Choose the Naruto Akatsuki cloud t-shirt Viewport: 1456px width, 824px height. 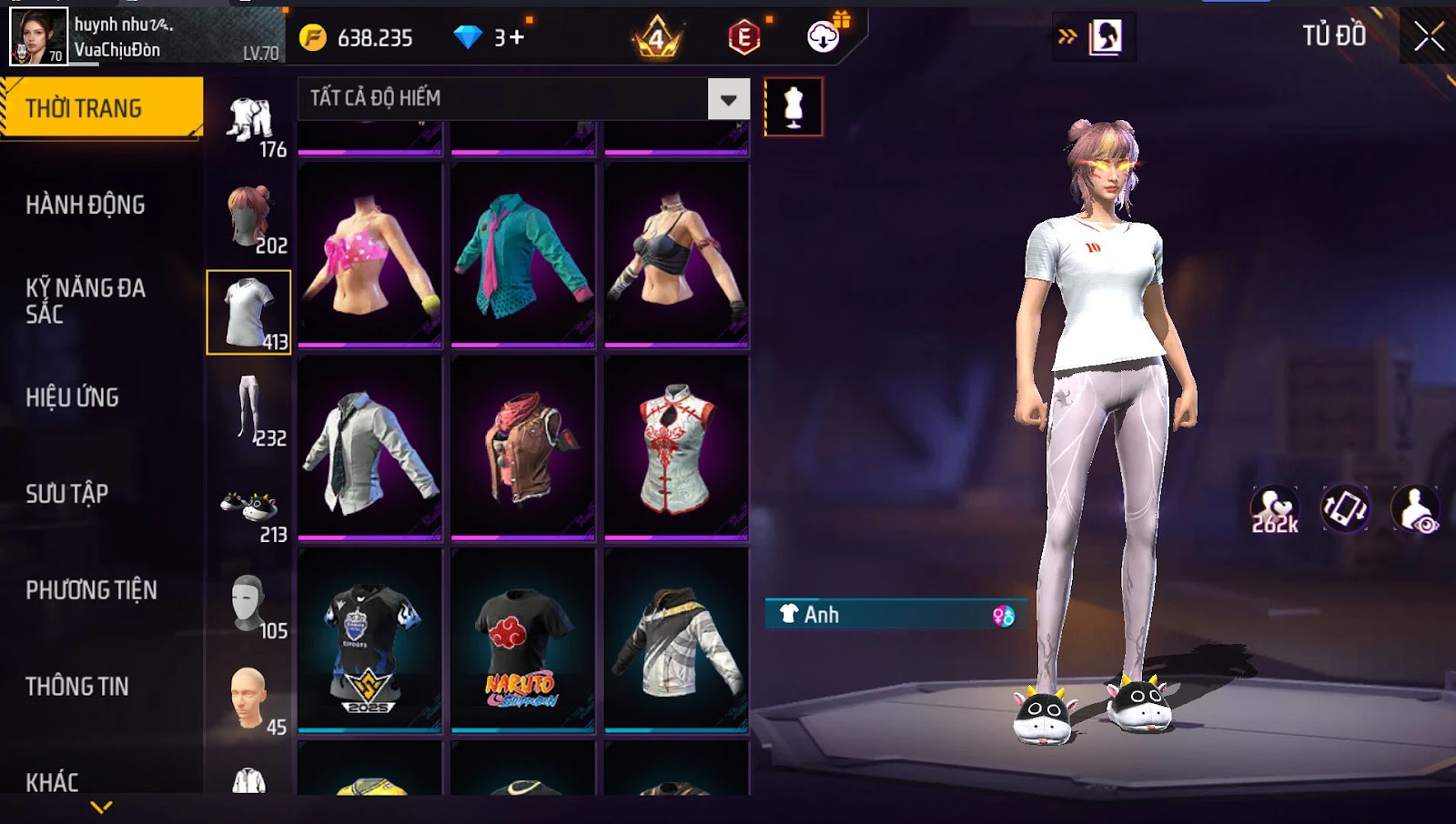(x=522, y=640)
